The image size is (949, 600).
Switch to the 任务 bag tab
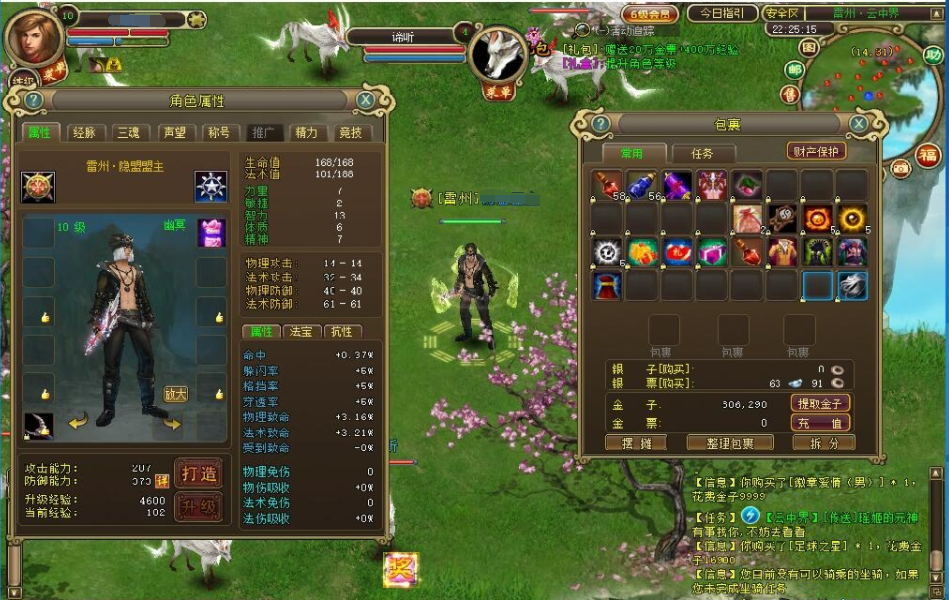click(x=702, y=153)
